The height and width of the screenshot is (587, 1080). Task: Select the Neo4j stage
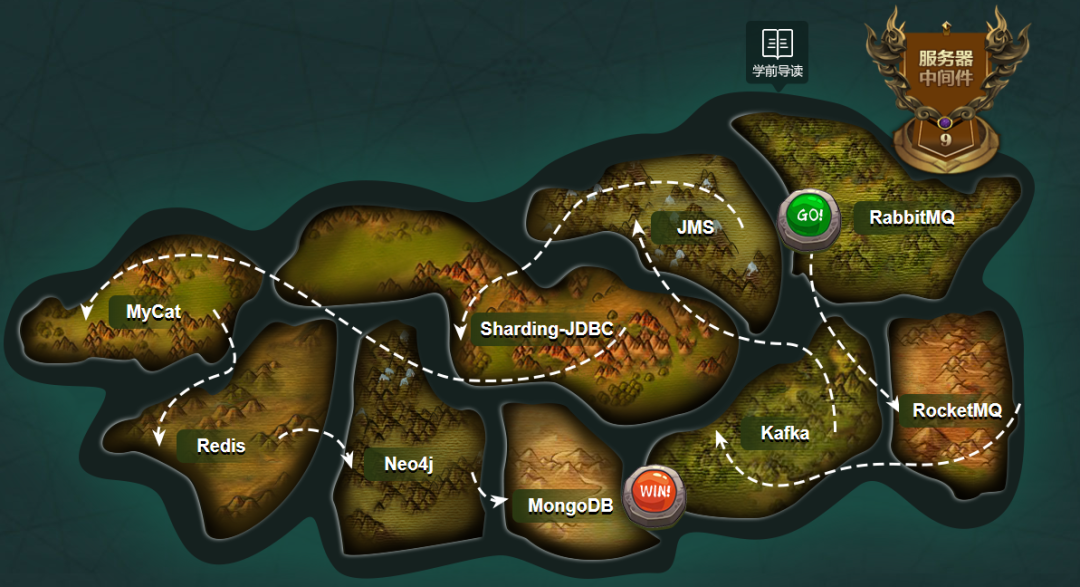coord(408,464)
